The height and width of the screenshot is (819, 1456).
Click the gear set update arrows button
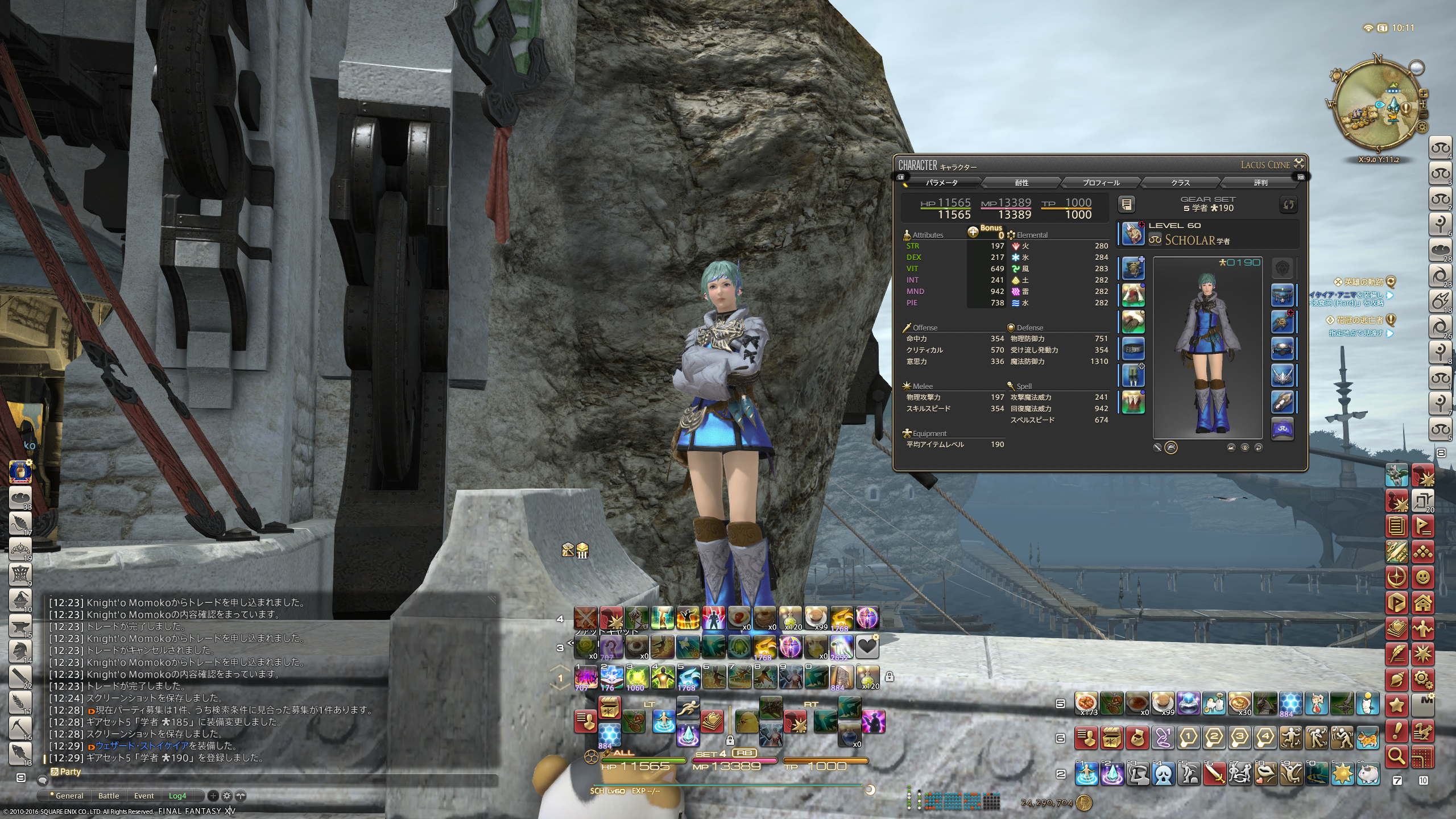click(x=1288, y=204)
